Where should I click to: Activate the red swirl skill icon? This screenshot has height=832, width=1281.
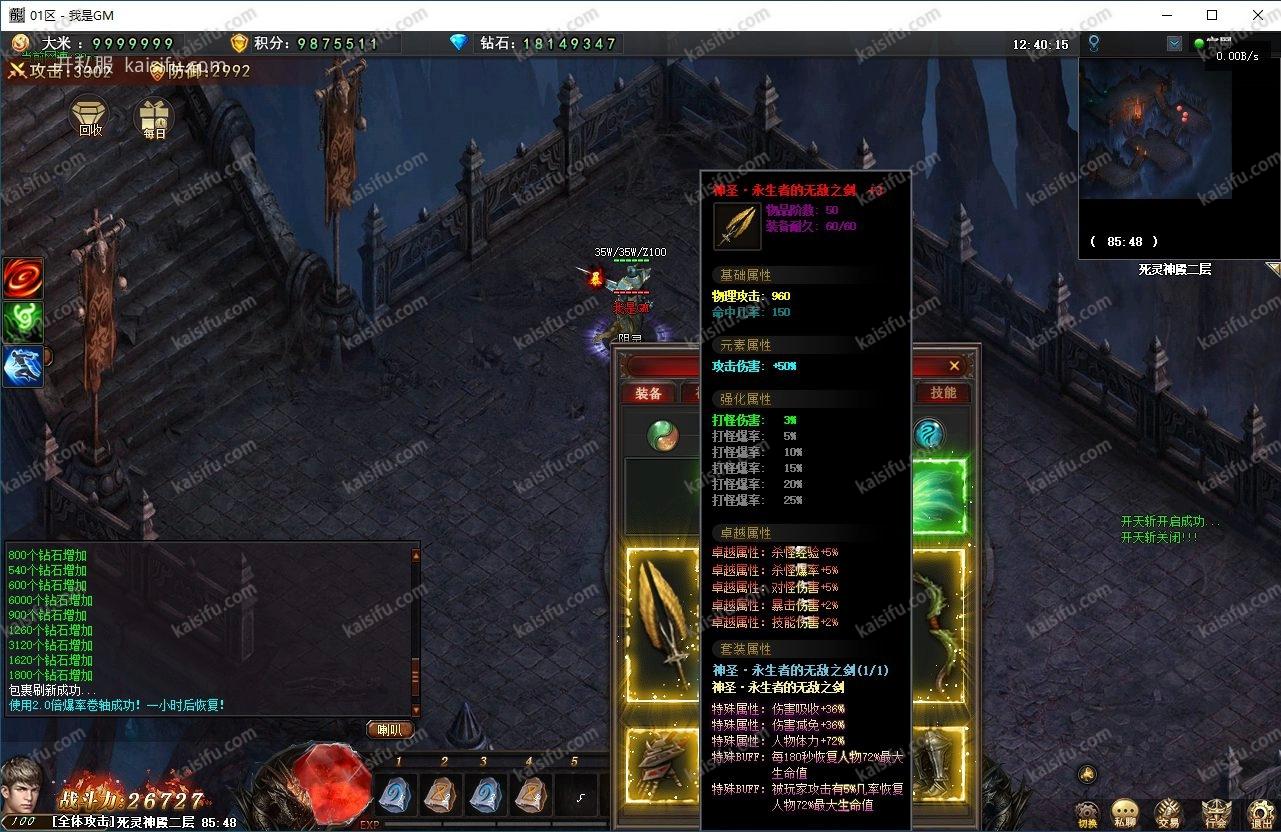click(x=22, y=277)
